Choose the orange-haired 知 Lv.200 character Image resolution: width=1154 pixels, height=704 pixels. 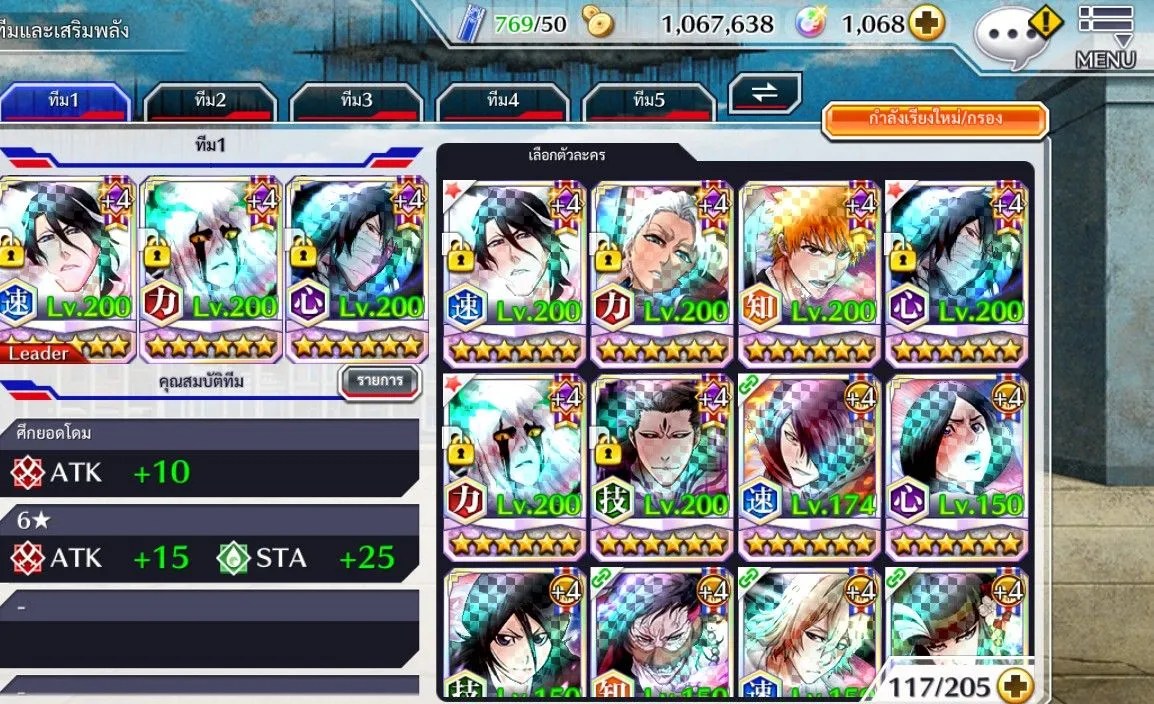(808, 272)
